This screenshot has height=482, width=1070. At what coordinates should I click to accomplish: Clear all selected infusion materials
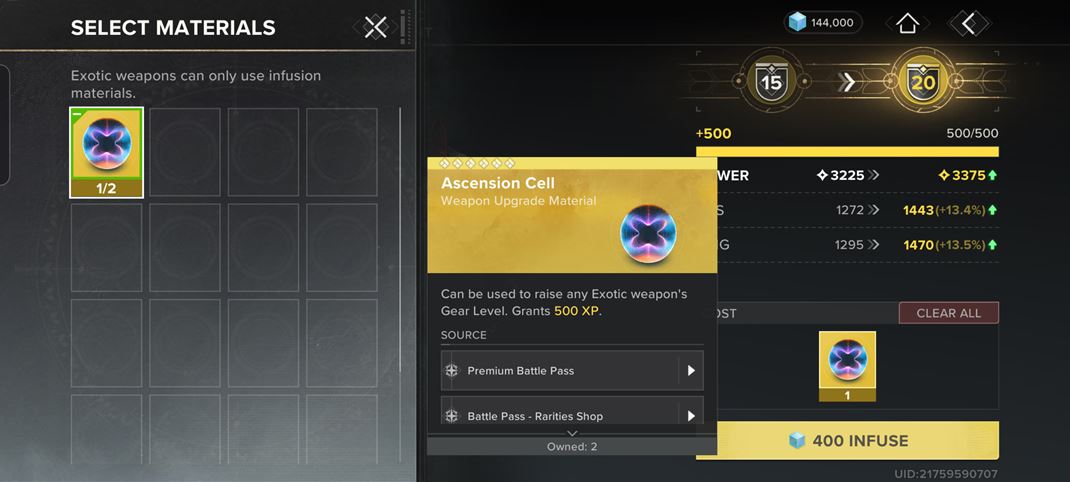(948, 313)
